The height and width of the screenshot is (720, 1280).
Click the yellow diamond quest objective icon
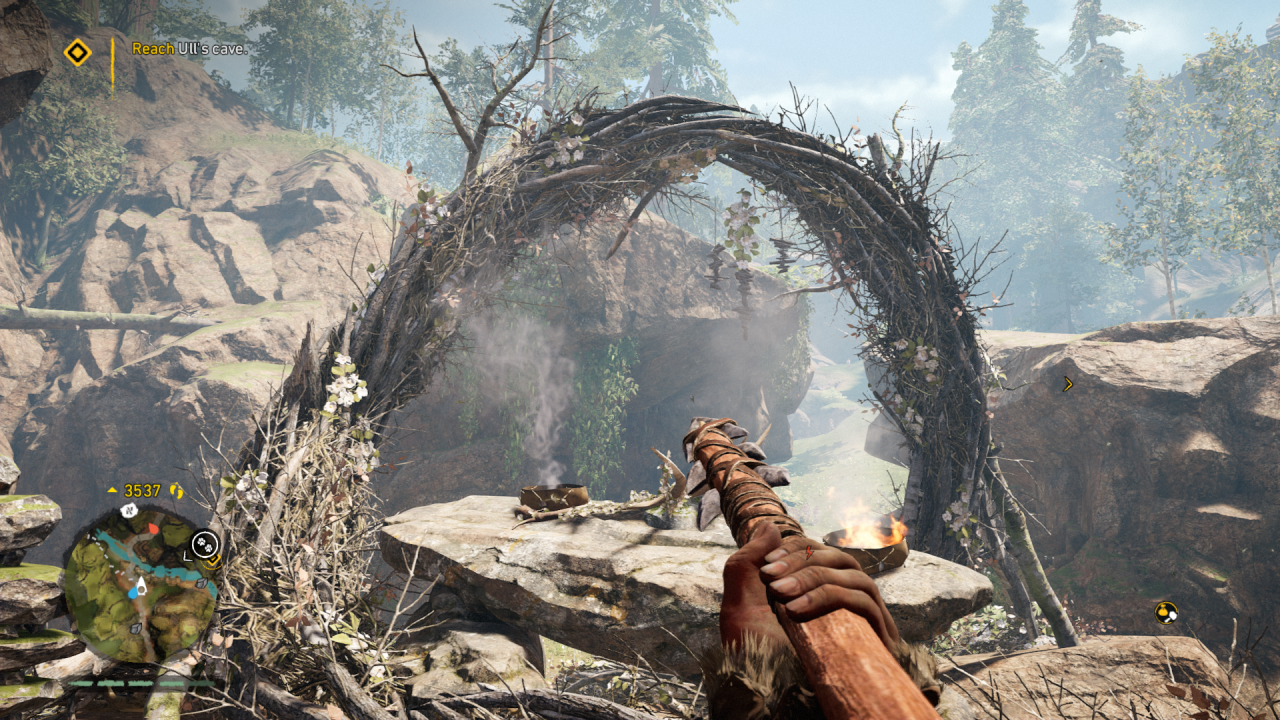pos(77,52)
